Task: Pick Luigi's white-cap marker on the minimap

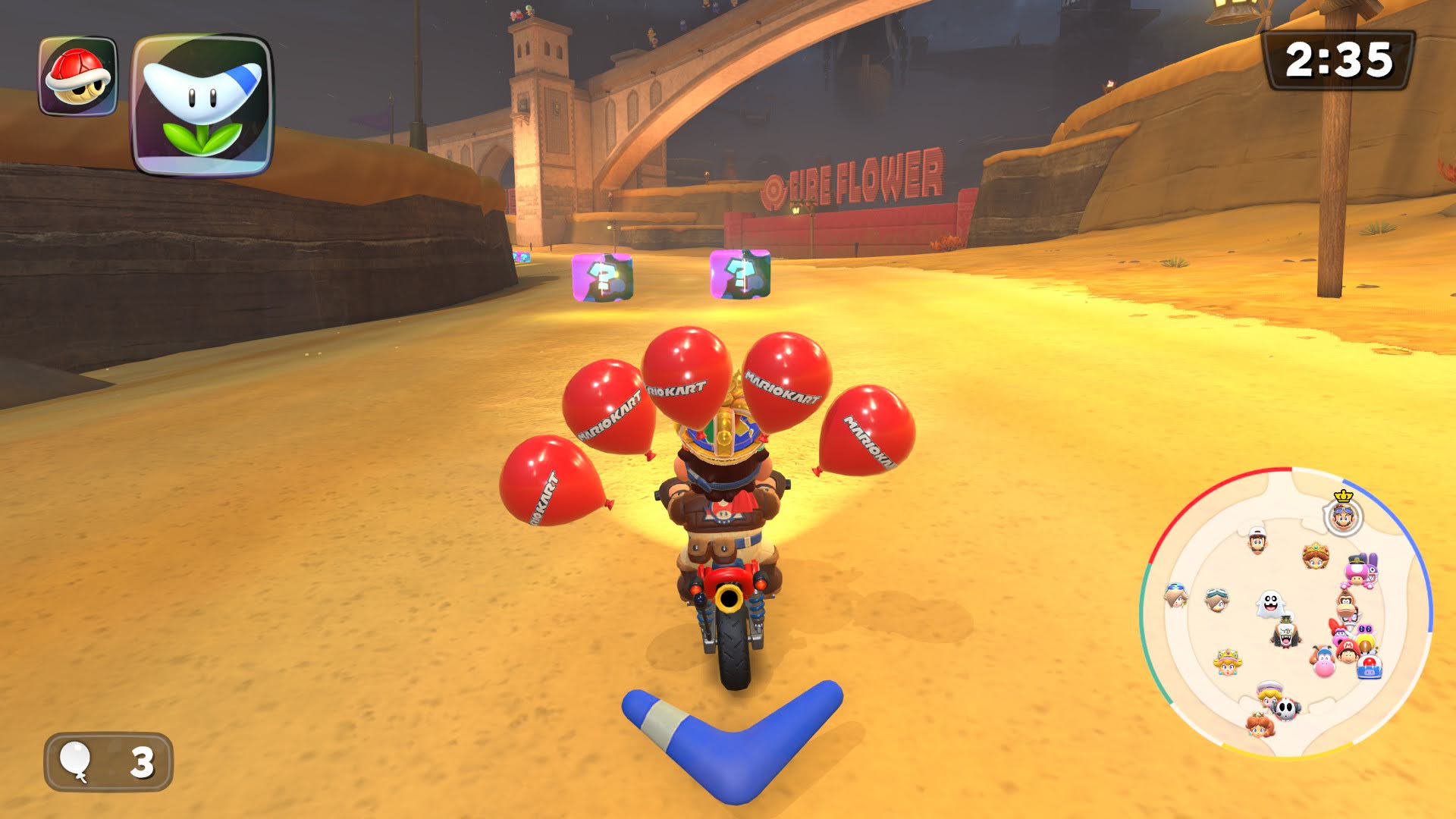Action: [1257, 541]
